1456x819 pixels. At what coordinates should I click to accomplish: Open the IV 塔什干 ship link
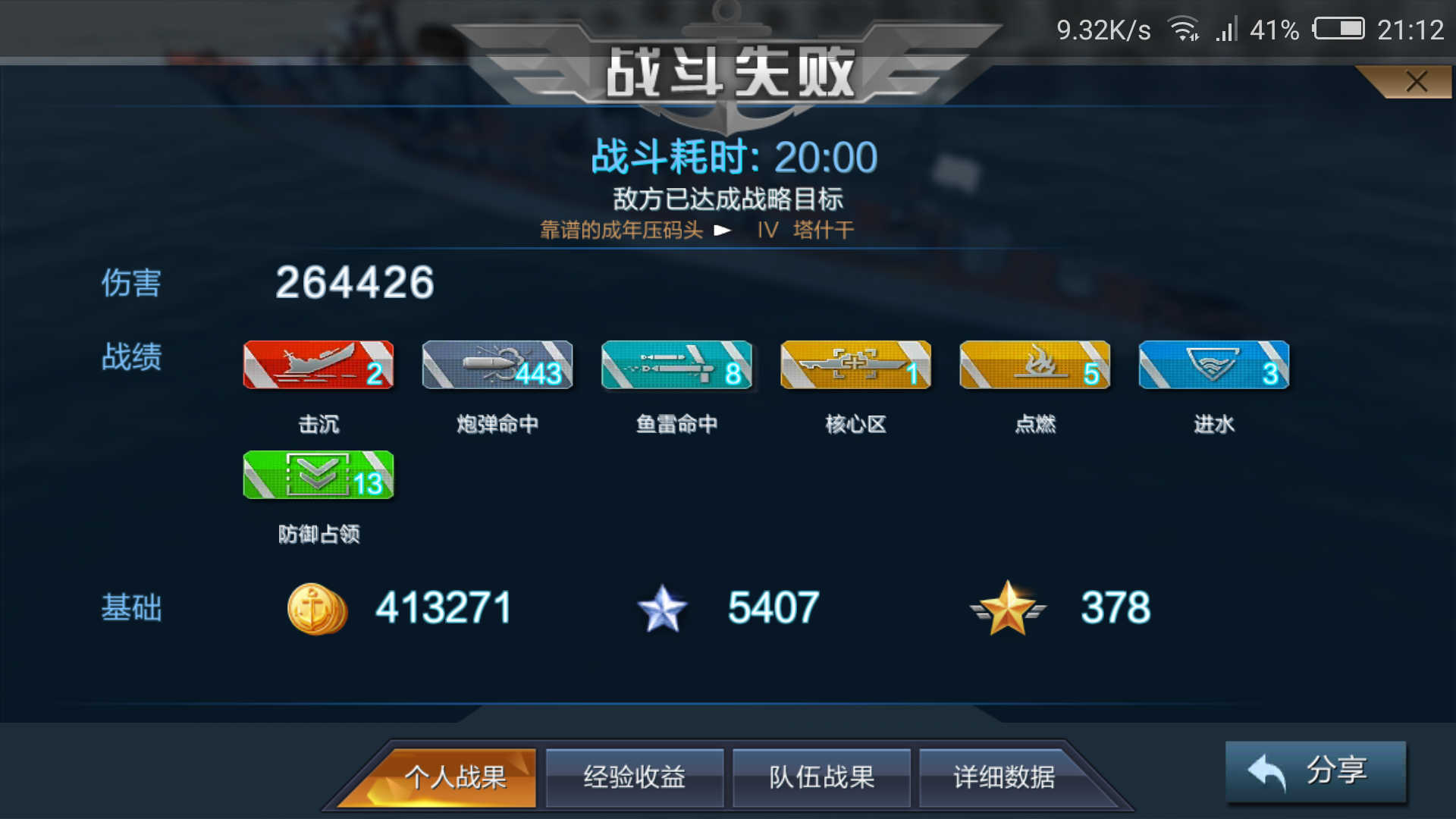[x=804, y=230]
